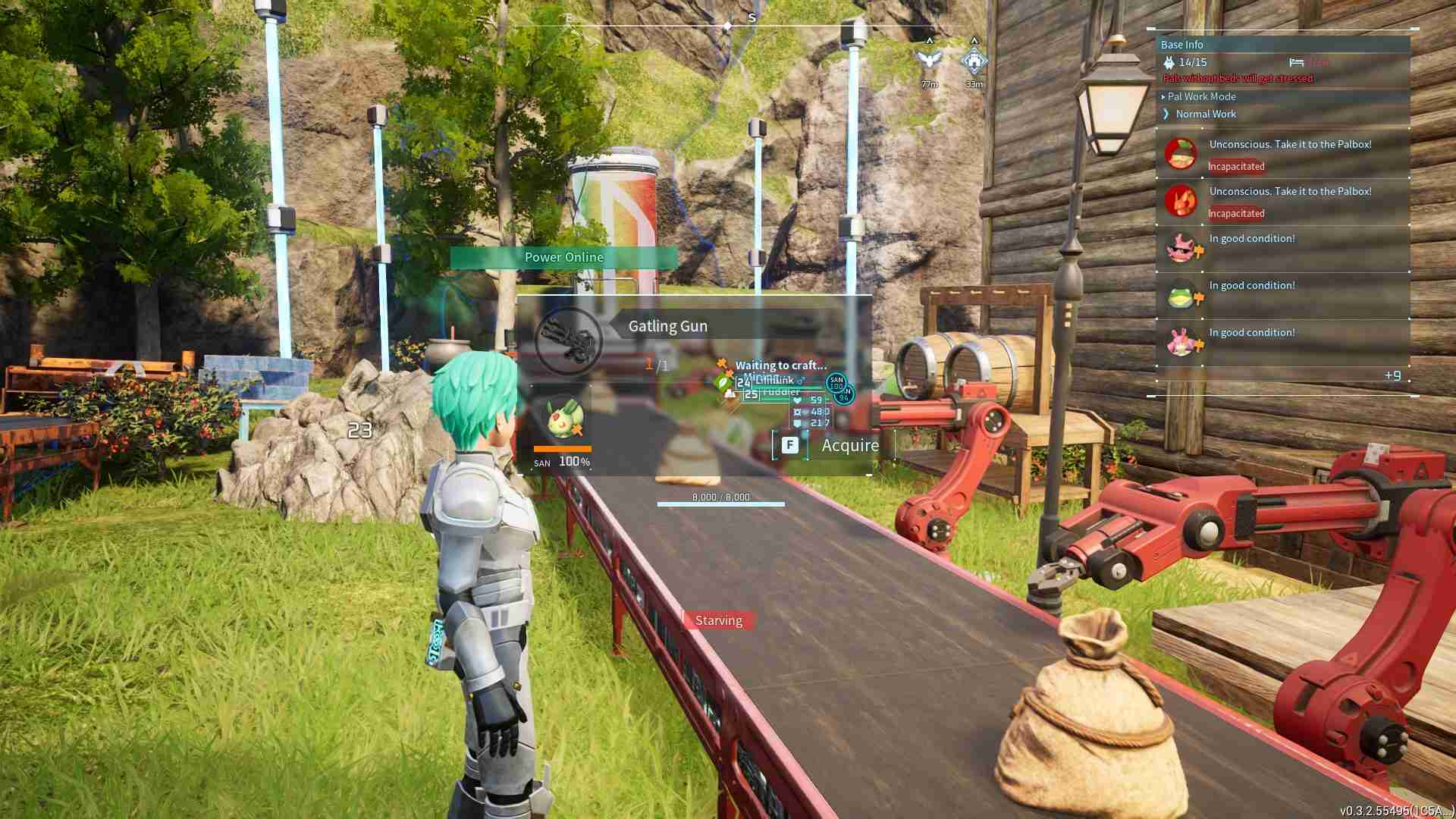Screen dimensions: 1456x819
Task: Click the Starving warning label
Action: 718,620
